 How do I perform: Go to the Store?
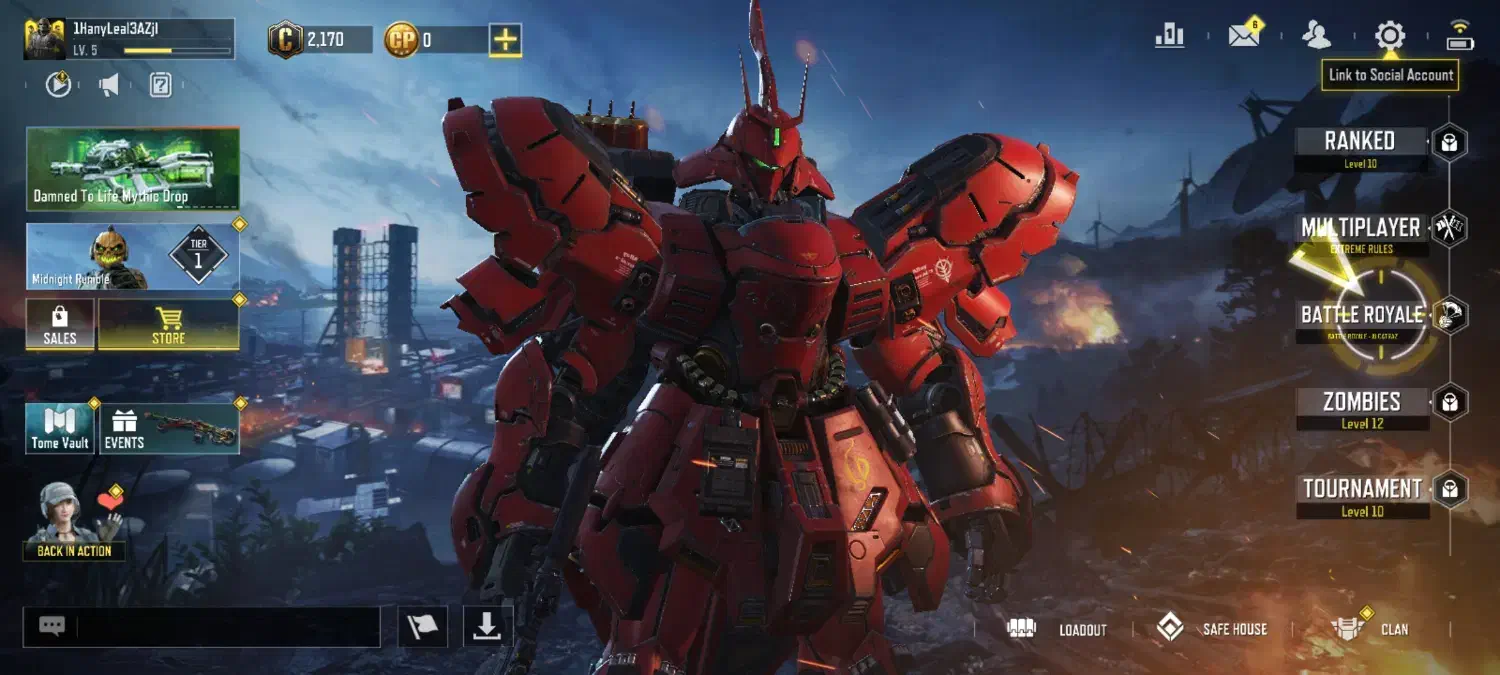(168, 325)
